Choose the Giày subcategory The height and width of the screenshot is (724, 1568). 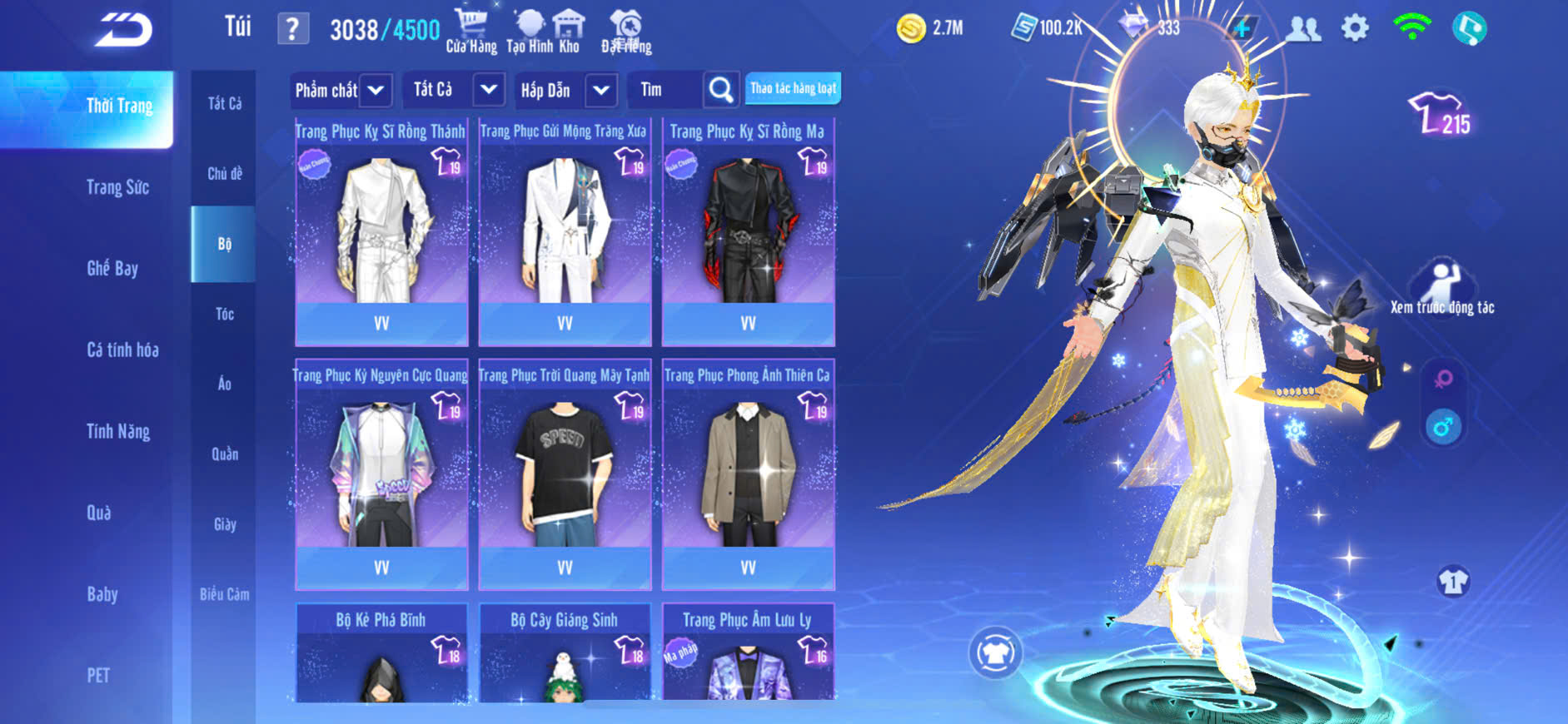pos(225,524)
